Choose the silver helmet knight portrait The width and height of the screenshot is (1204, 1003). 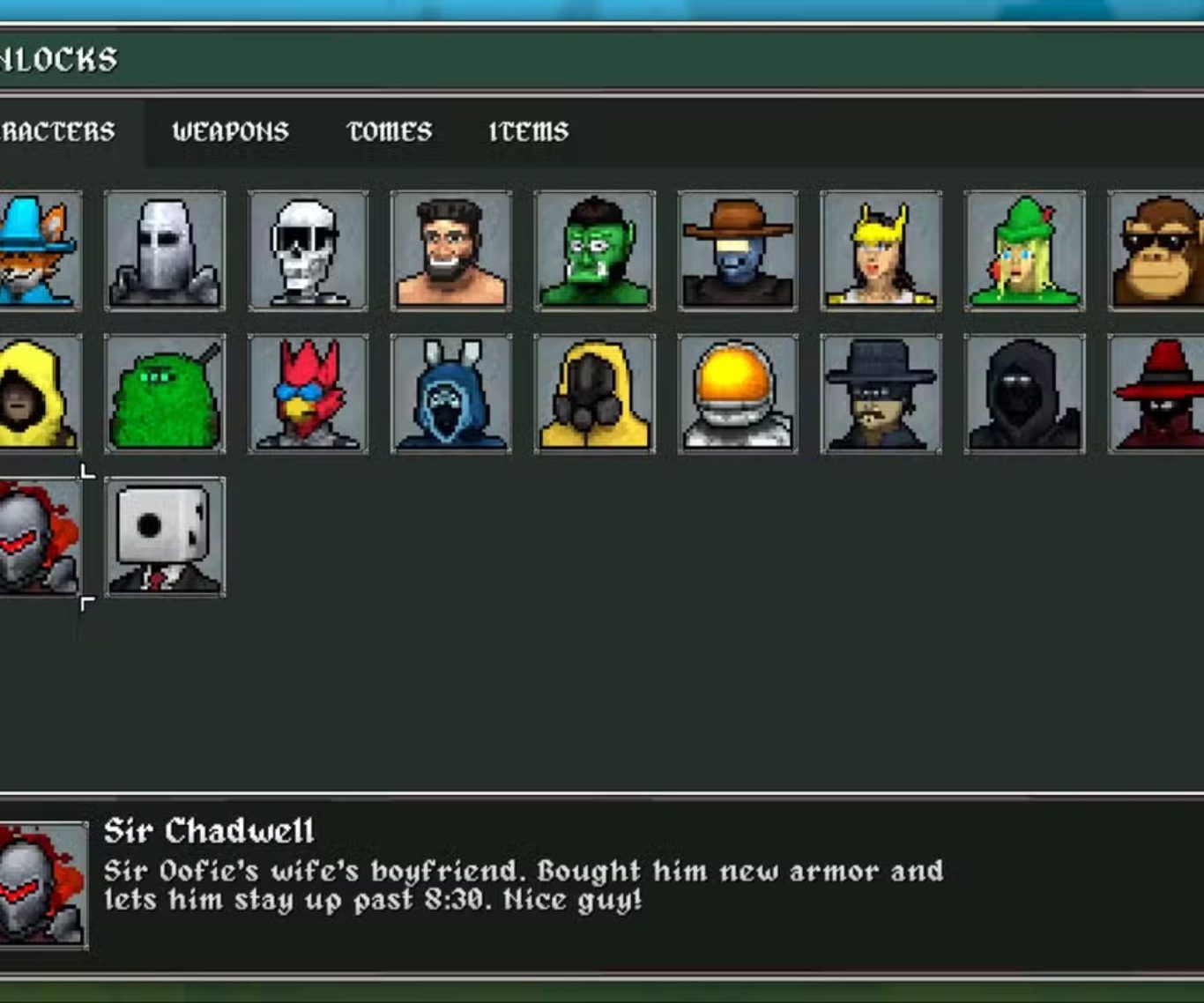165,251
